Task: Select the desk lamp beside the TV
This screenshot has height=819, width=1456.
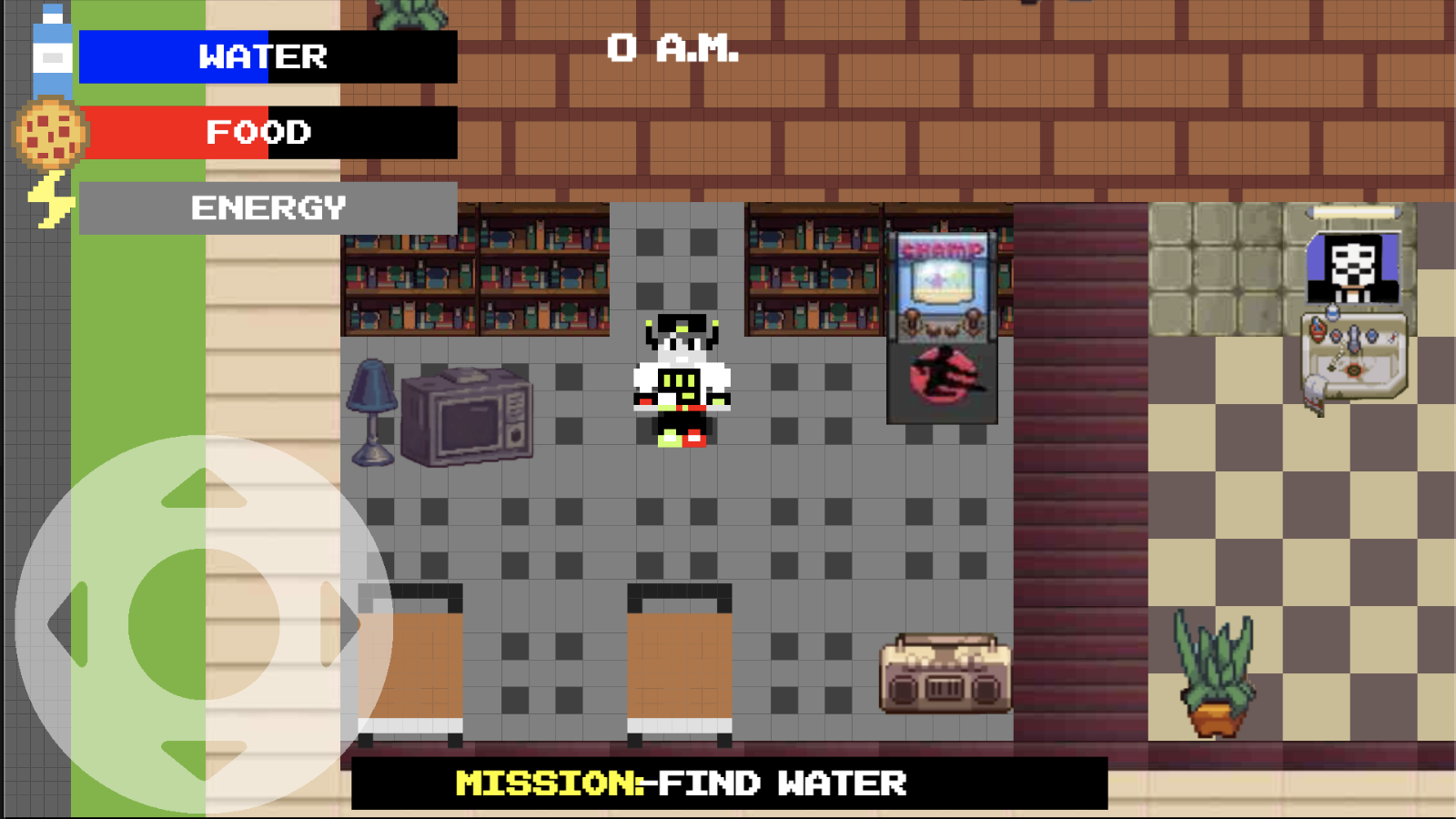Action: coord(371,409)
